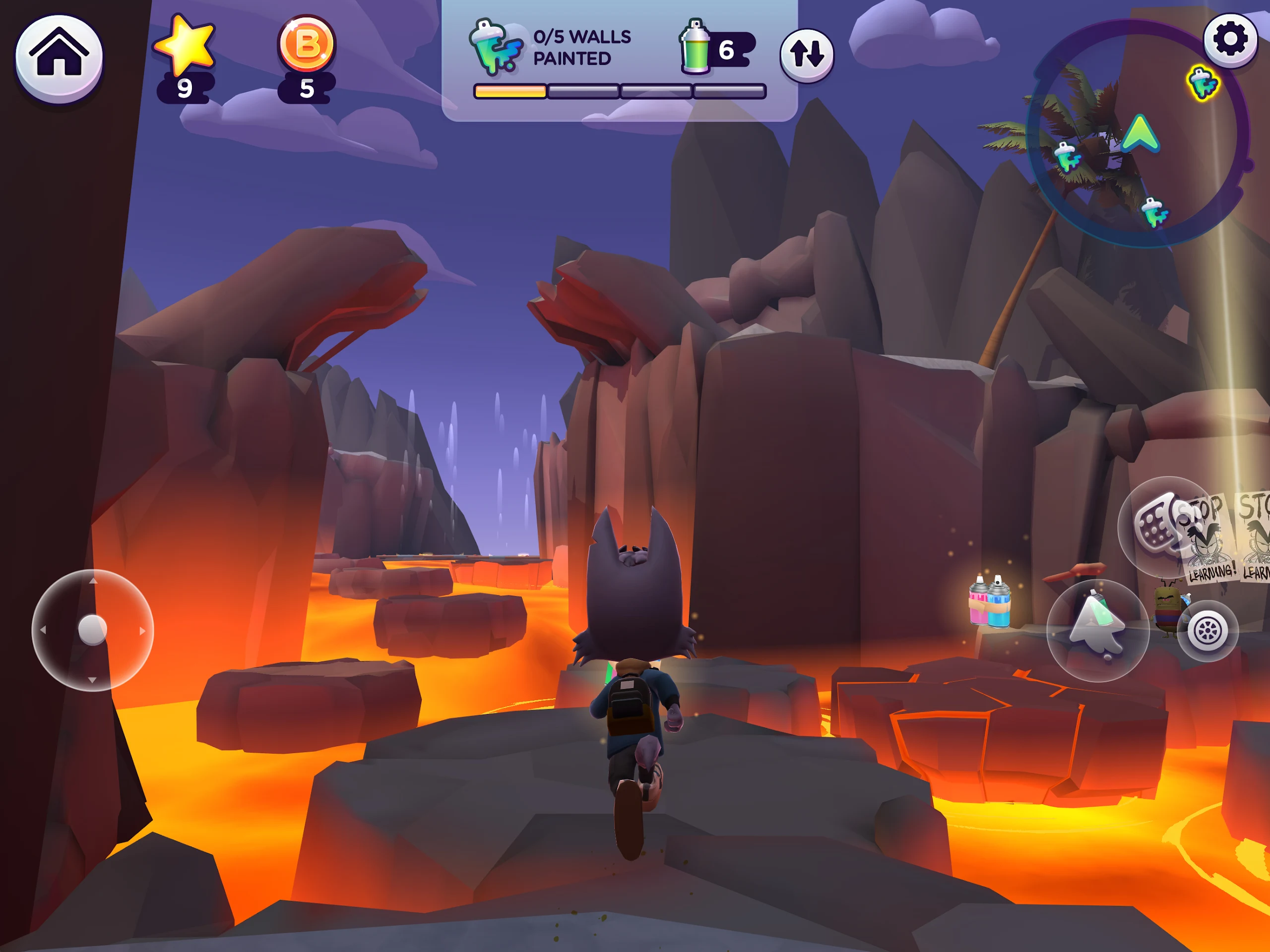This screenshot has width=1270, height=952.
Task: Open the circular minimap
Action: point(1137,135)
